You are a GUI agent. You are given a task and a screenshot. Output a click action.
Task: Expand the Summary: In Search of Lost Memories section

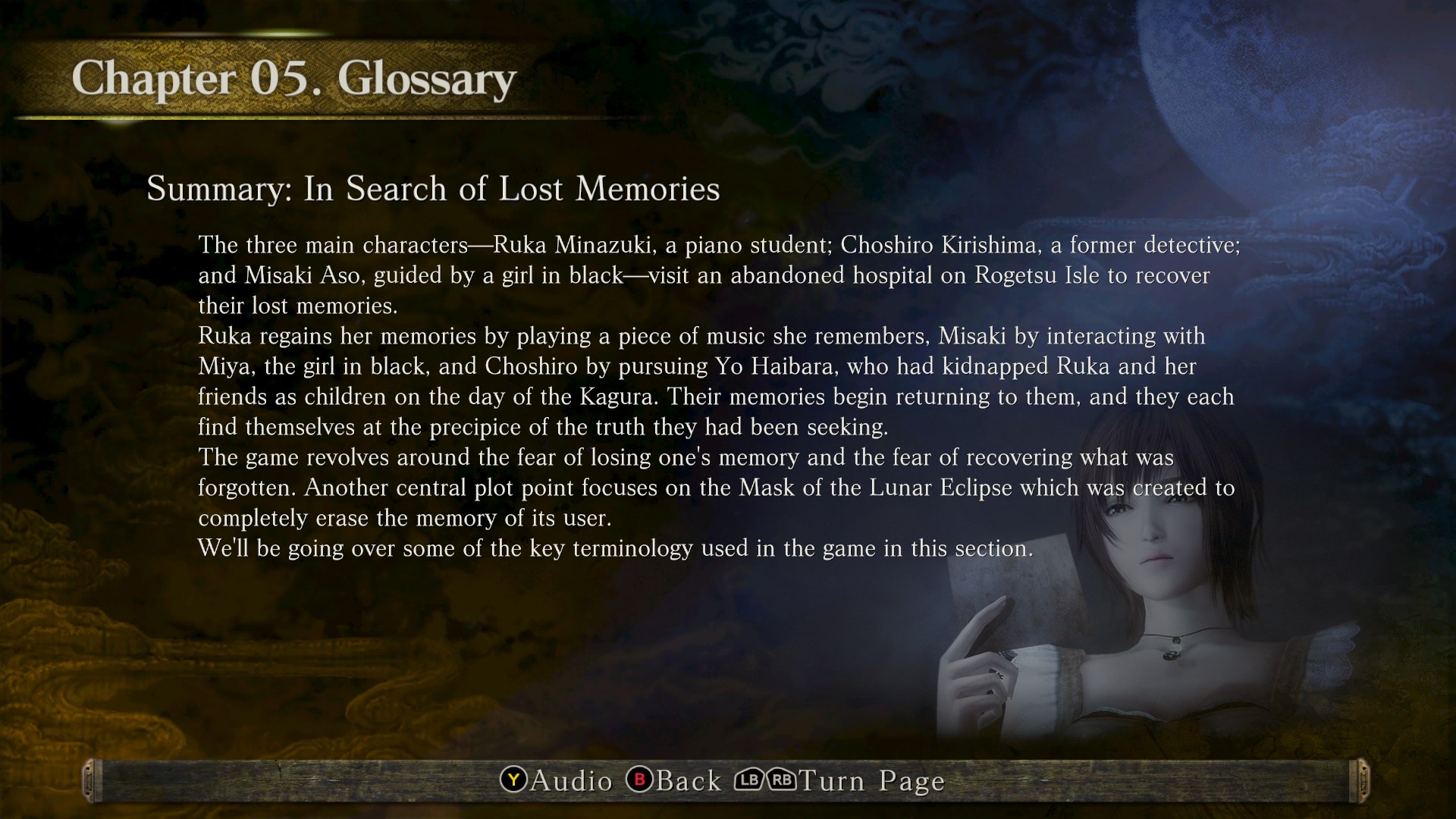(434, 188)
